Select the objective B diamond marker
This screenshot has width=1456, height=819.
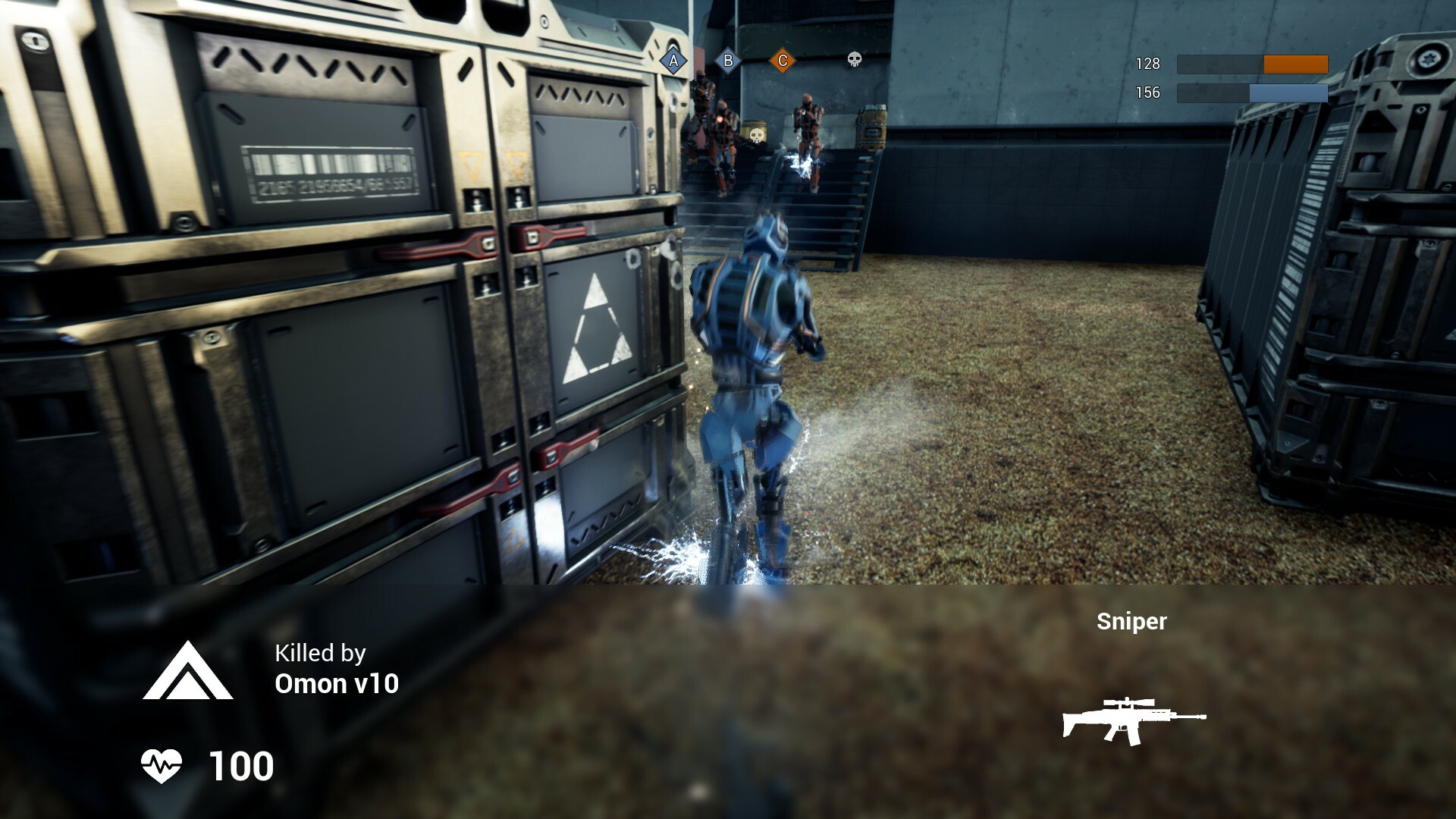(x=727, y=59)
